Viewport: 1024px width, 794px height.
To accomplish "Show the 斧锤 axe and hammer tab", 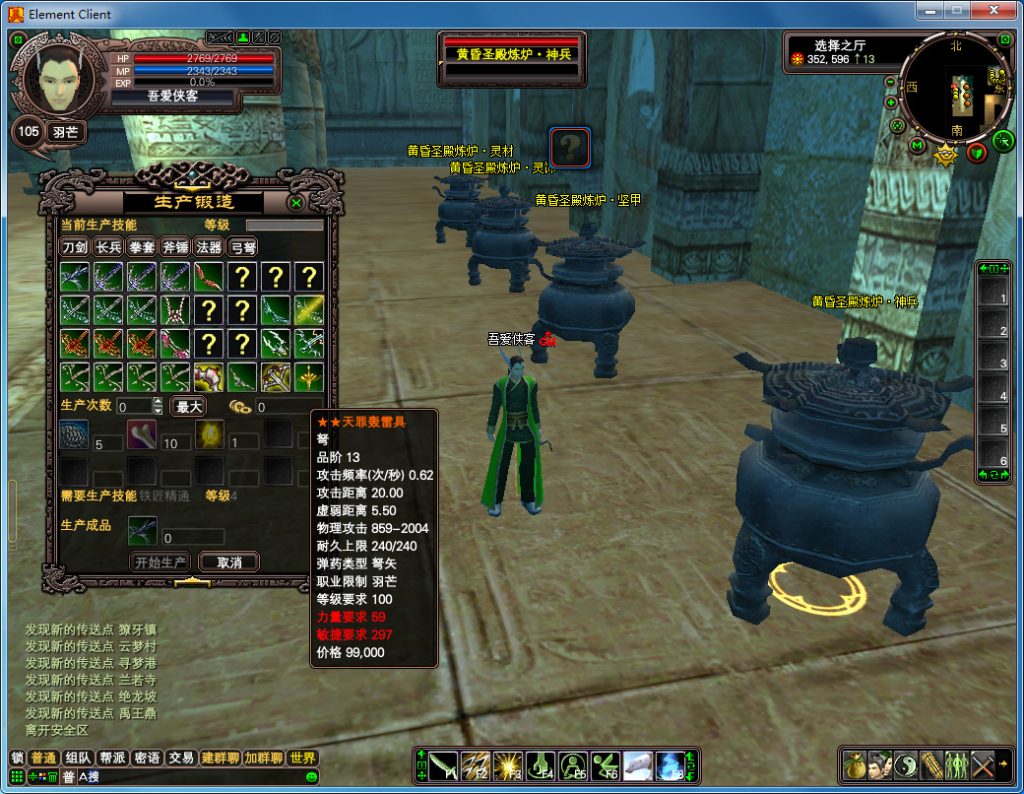I will 175,247.
